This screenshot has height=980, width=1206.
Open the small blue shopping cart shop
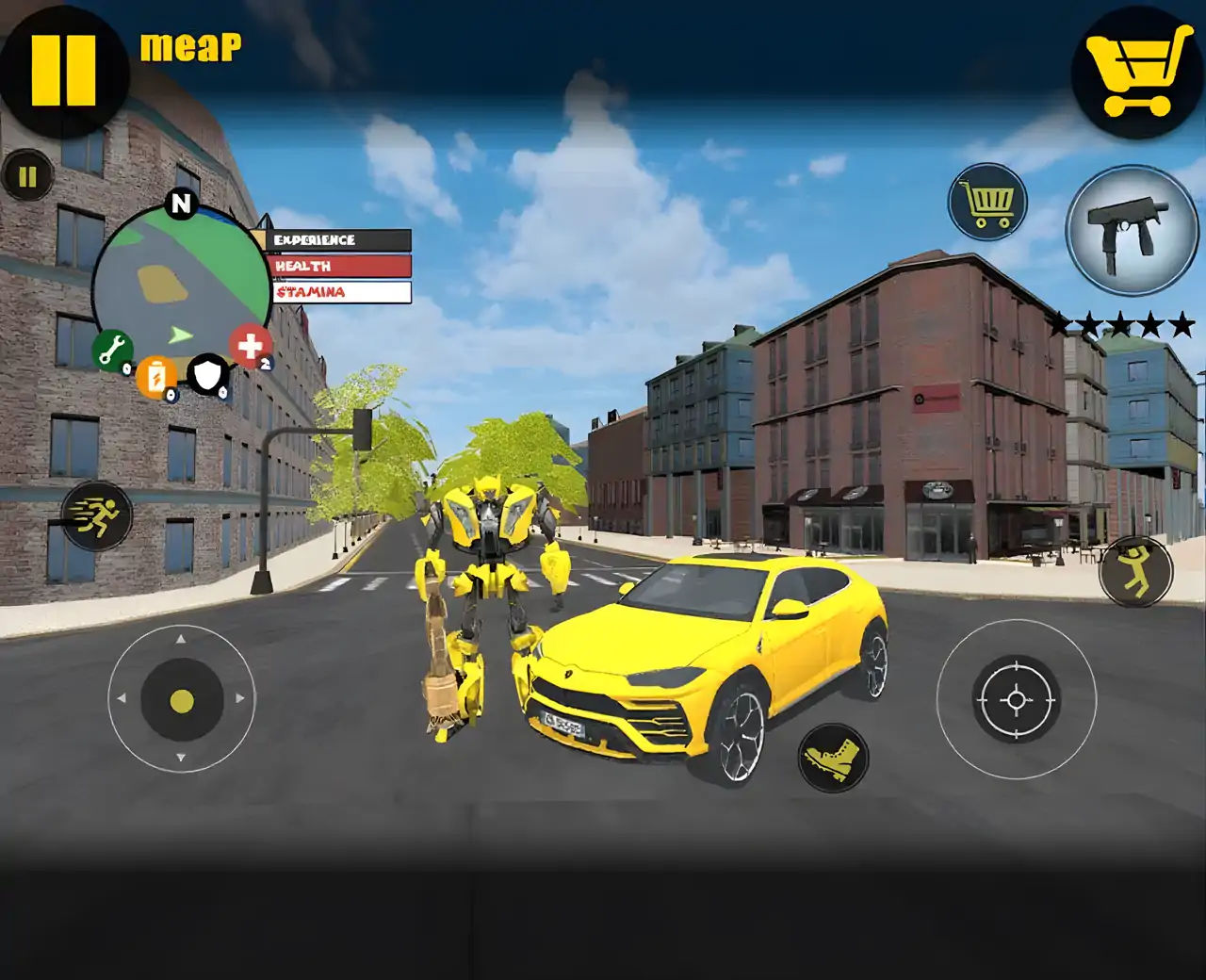tap(986, 202)
